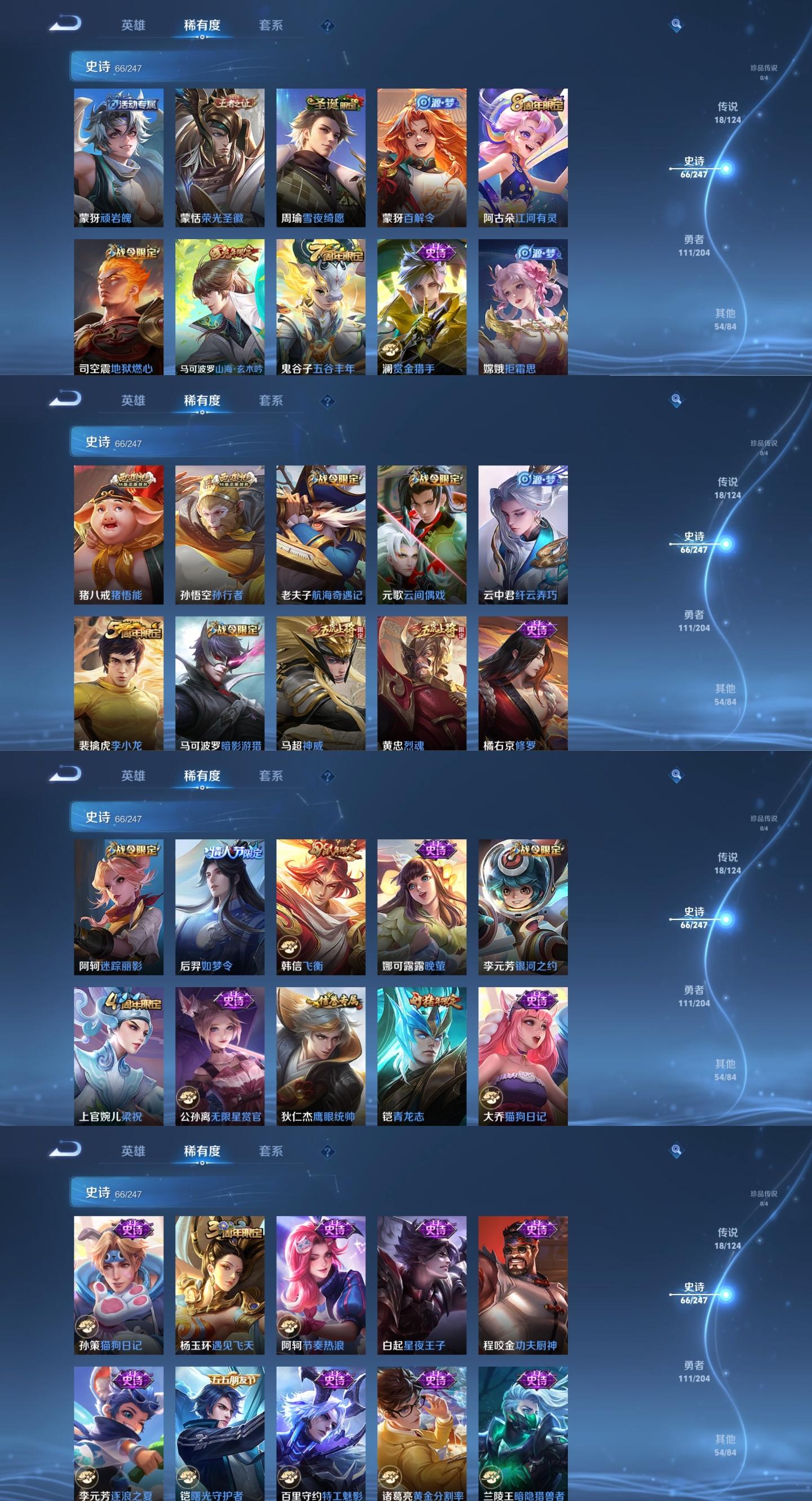This screenshot has height=1501, width=812.
Task: View the 鬼谷子 五谷丰年 skin
Action: [320, 306]
